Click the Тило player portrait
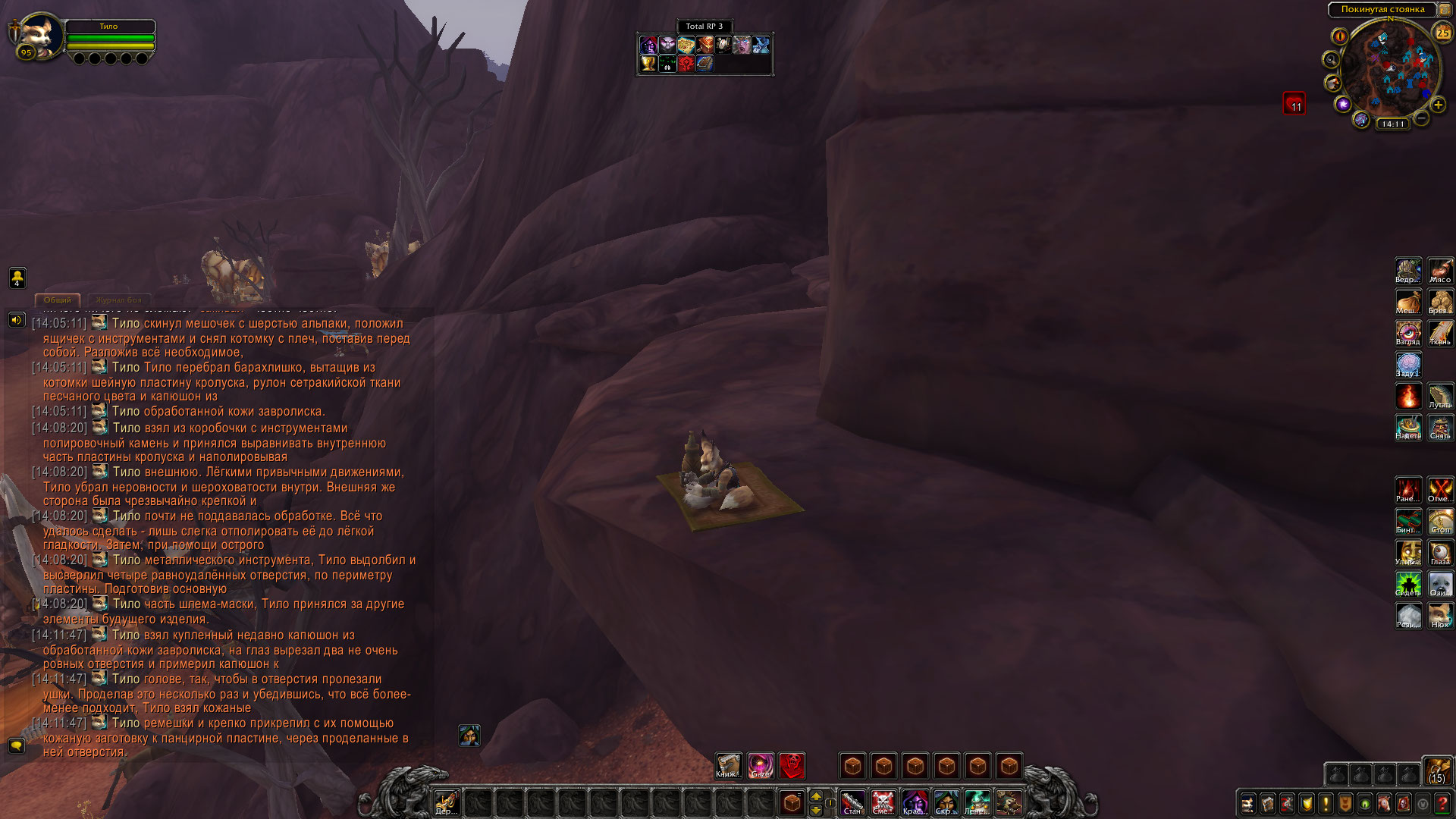1456x819 pixels. (x=39, y=35)
